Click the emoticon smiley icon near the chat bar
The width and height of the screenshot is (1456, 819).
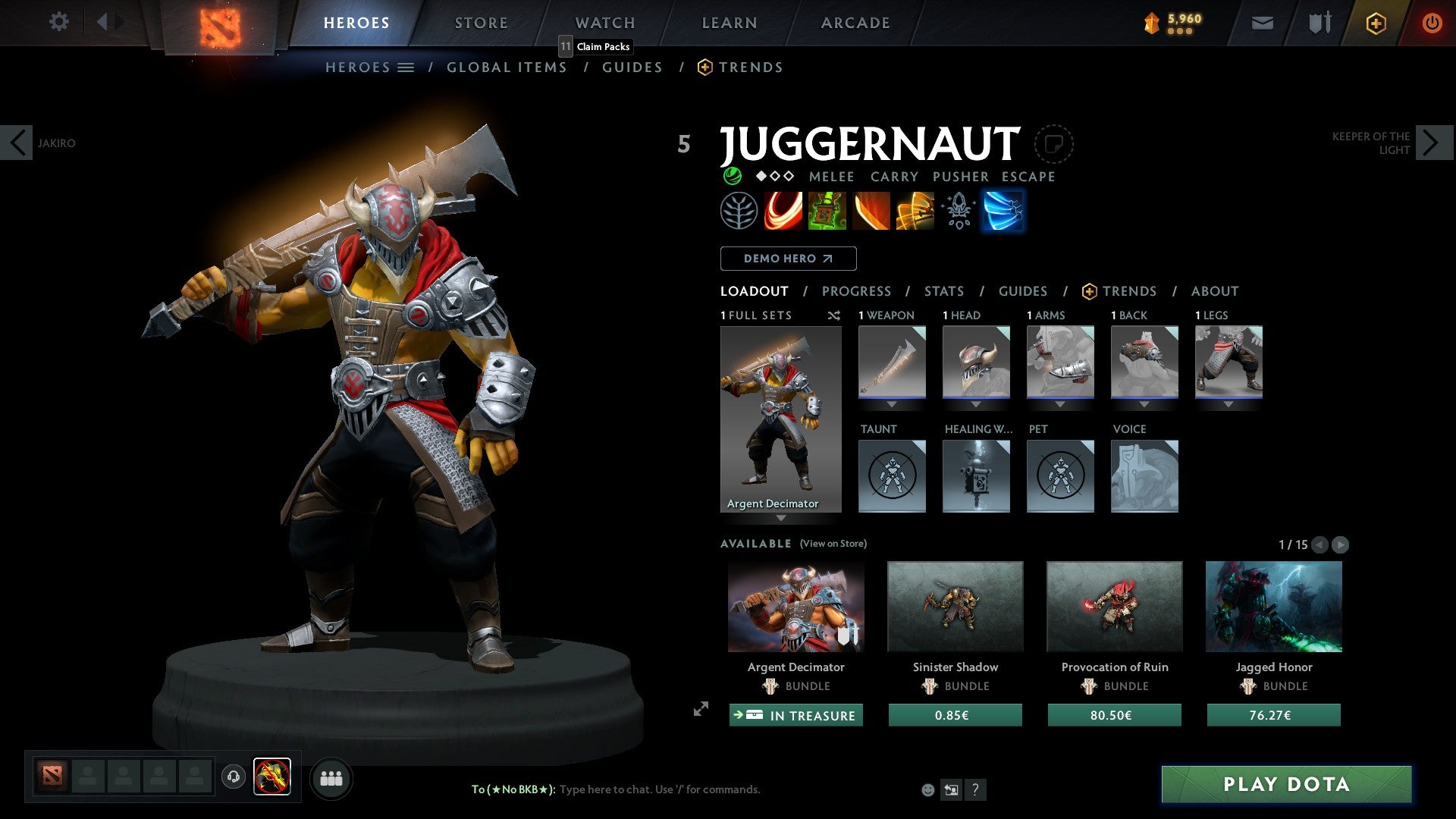coord(927,789)
